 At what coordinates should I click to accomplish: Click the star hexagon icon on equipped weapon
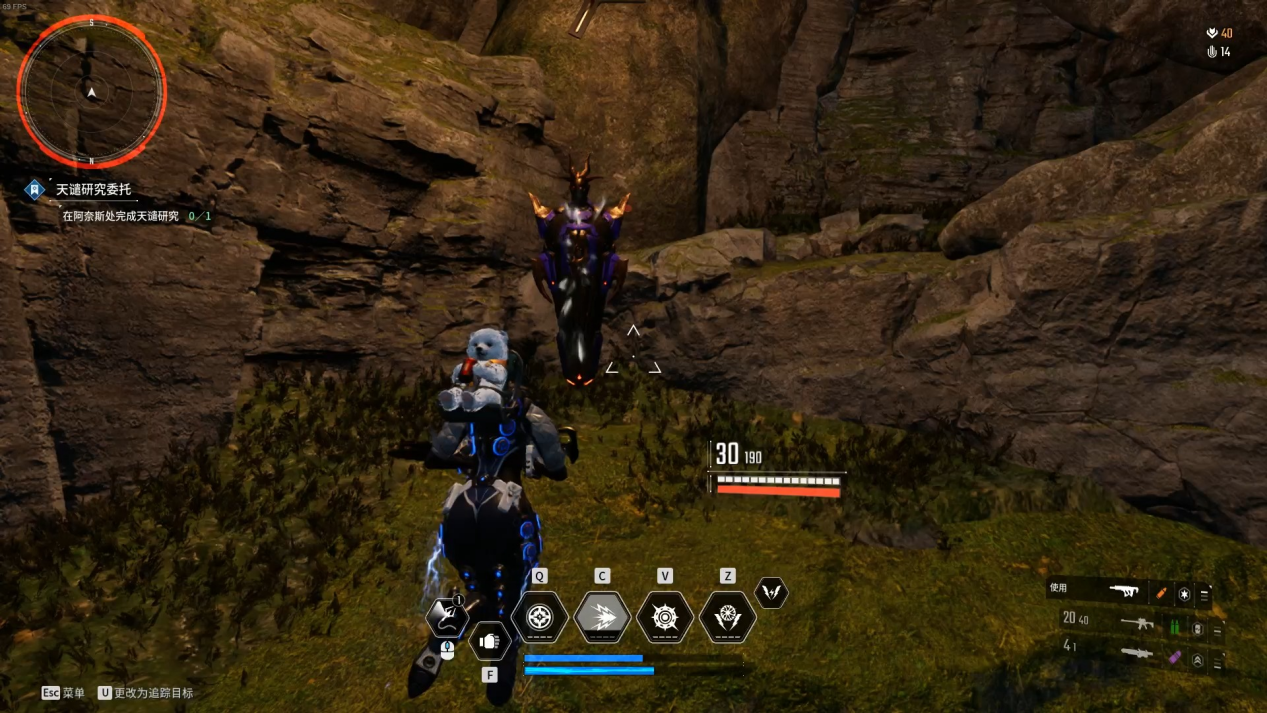[x=1184, y=594]
